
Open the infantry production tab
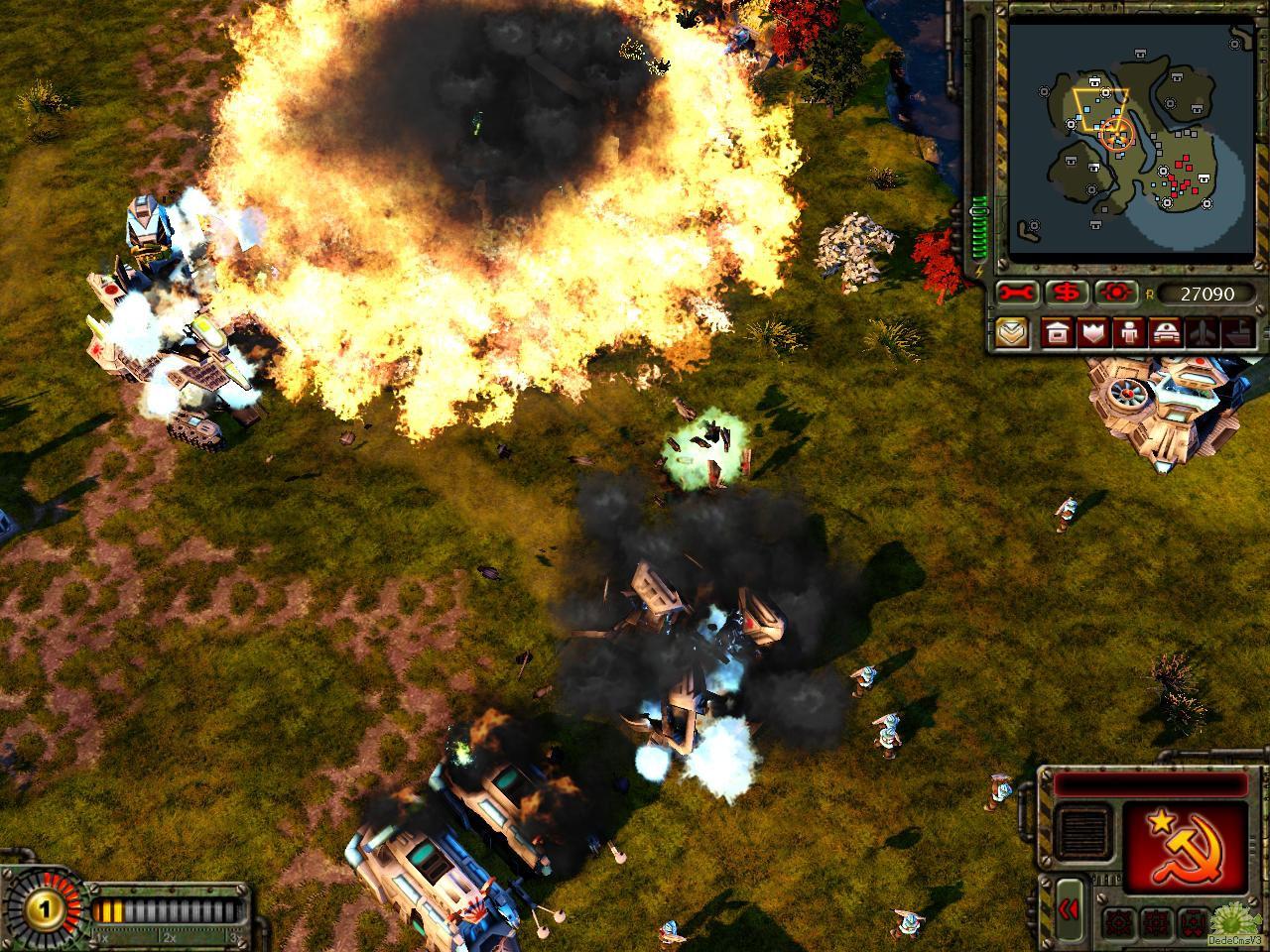(1128, 332)
